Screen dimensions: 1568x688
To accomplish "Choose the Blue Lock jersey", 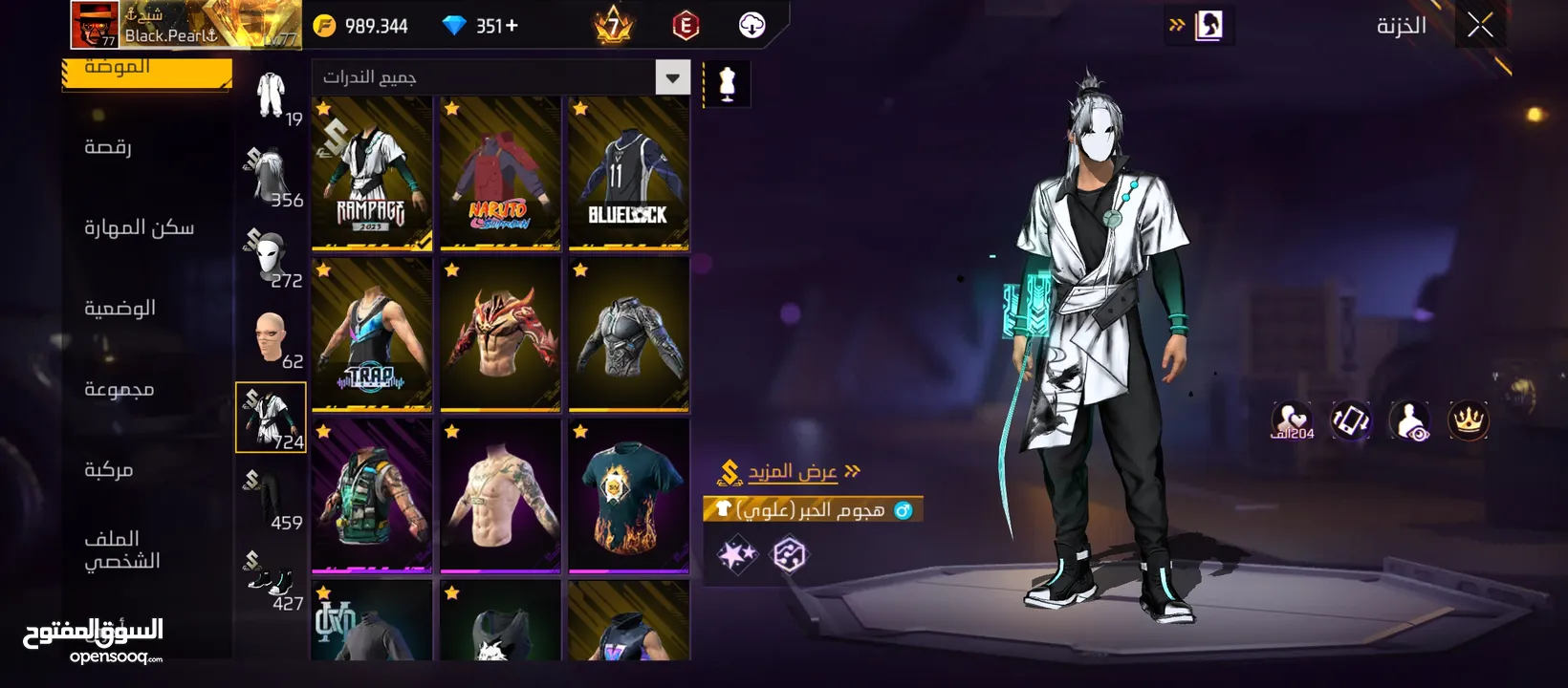I will coord(628,174).
